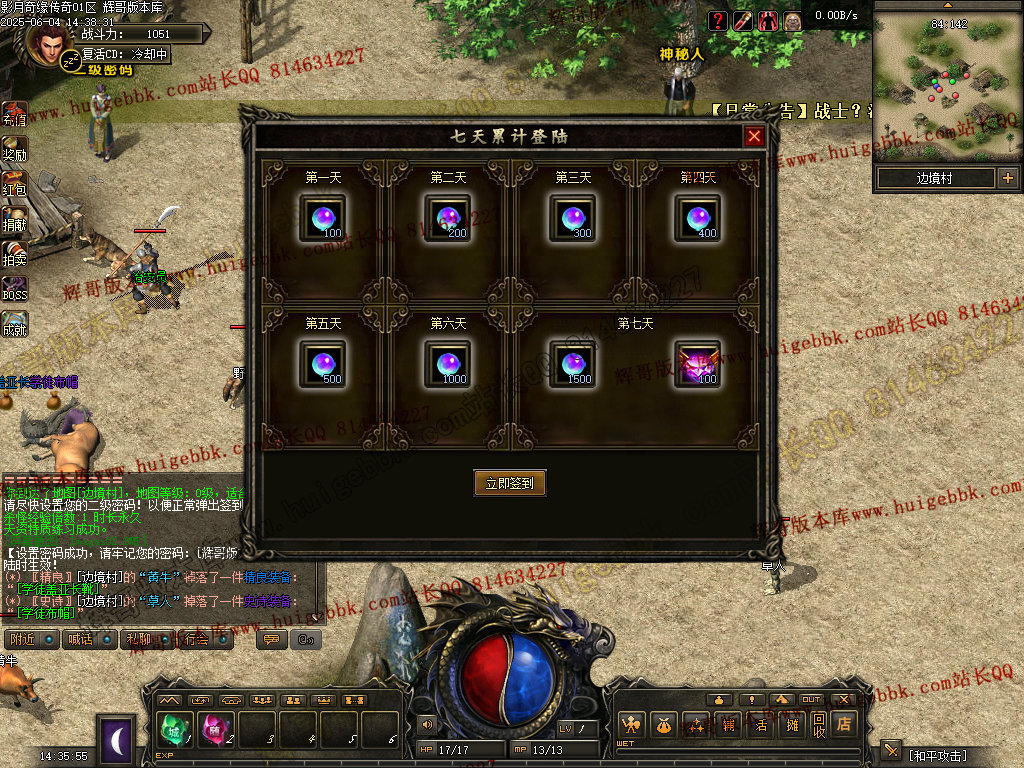This screenshot has width=1024, height=768.
Task: Open the 成就 achievements icon
Action: 14,324
